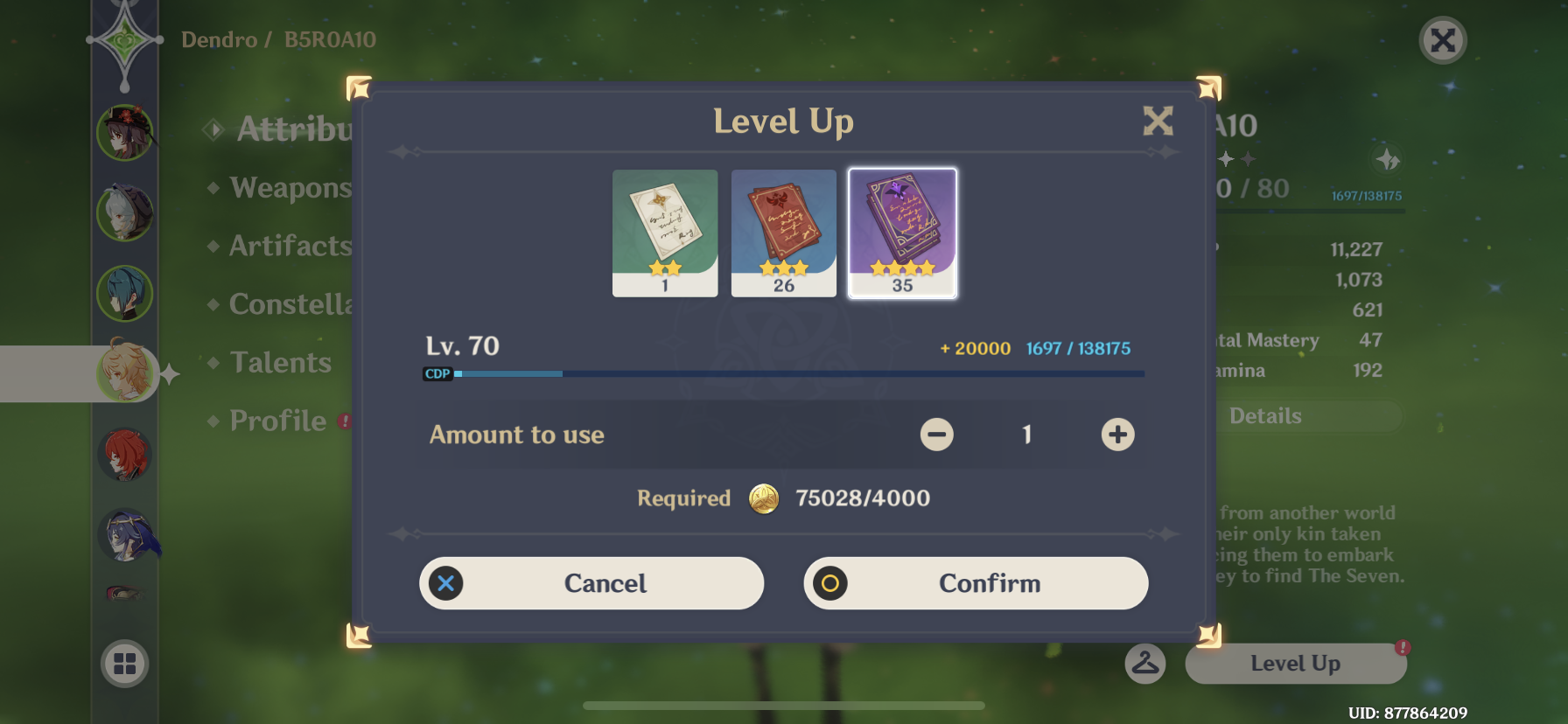Open the Constellation menu entry
Viewport: 1568px width, 724px height.
(x=289, y=304)
